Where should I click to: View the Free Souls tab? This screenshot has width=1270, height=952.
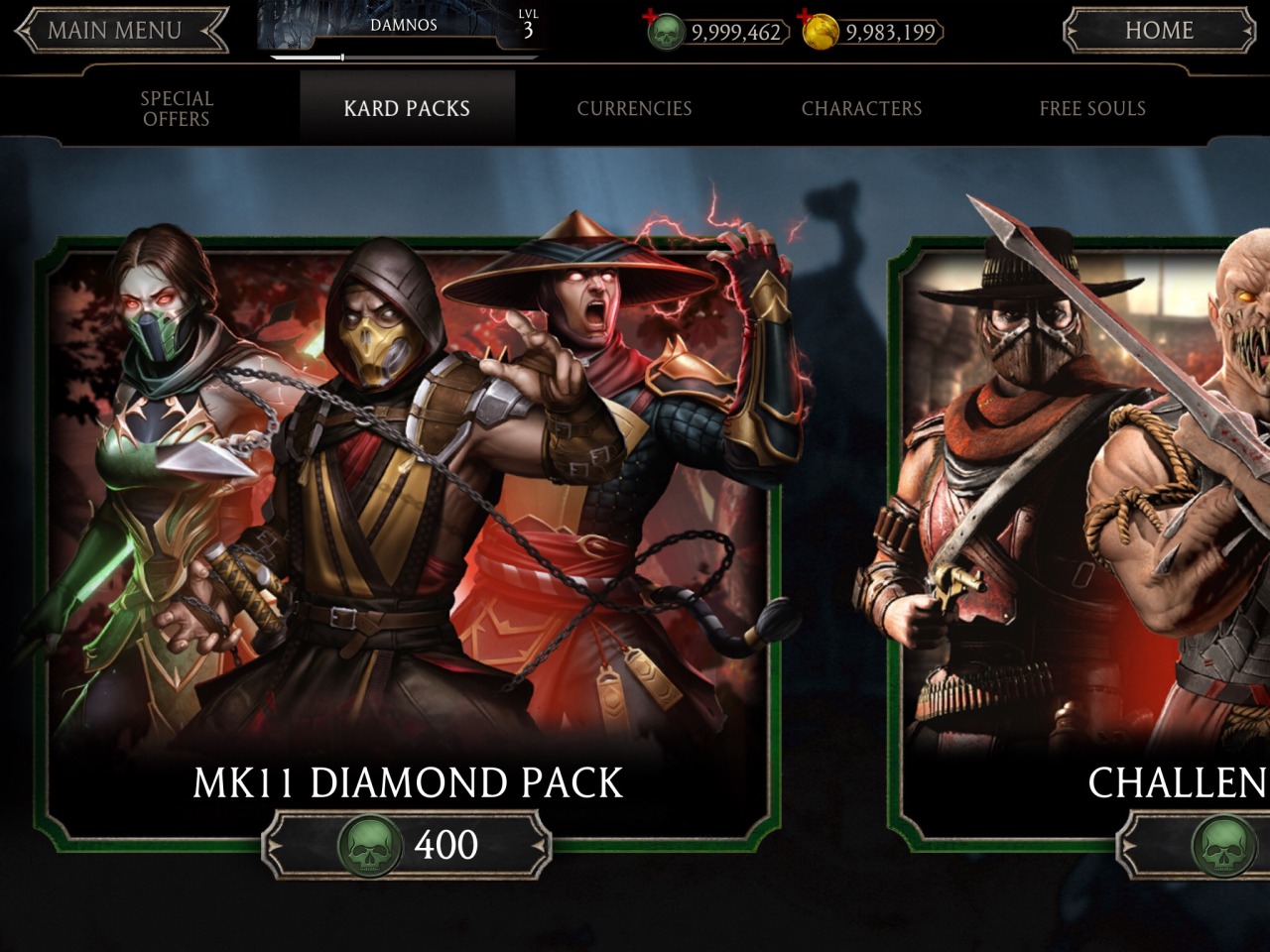coord(1091,108)
